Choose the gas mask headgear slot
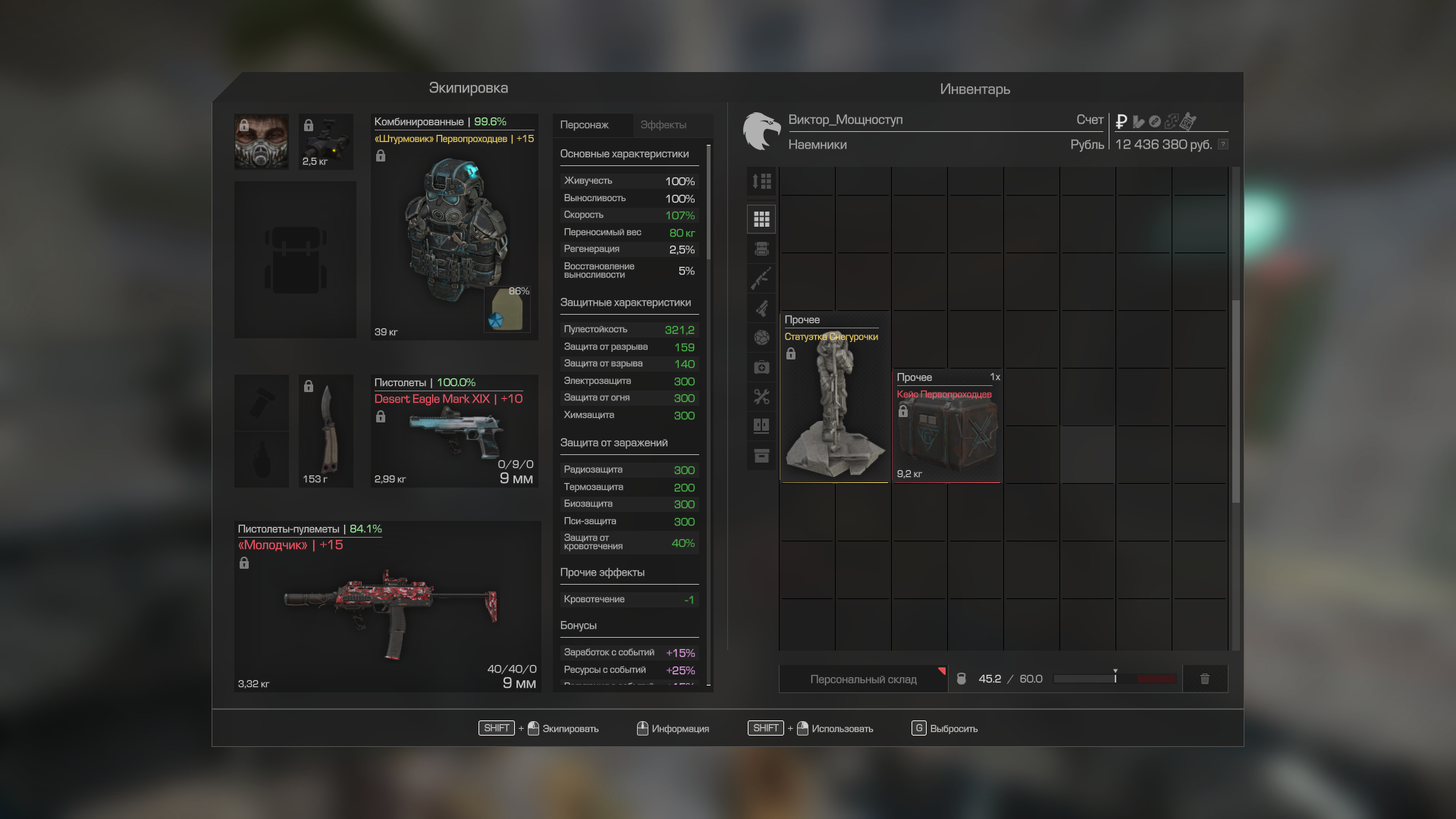The height and width of the screenshot is (819, 1456). tap(262, 142)
